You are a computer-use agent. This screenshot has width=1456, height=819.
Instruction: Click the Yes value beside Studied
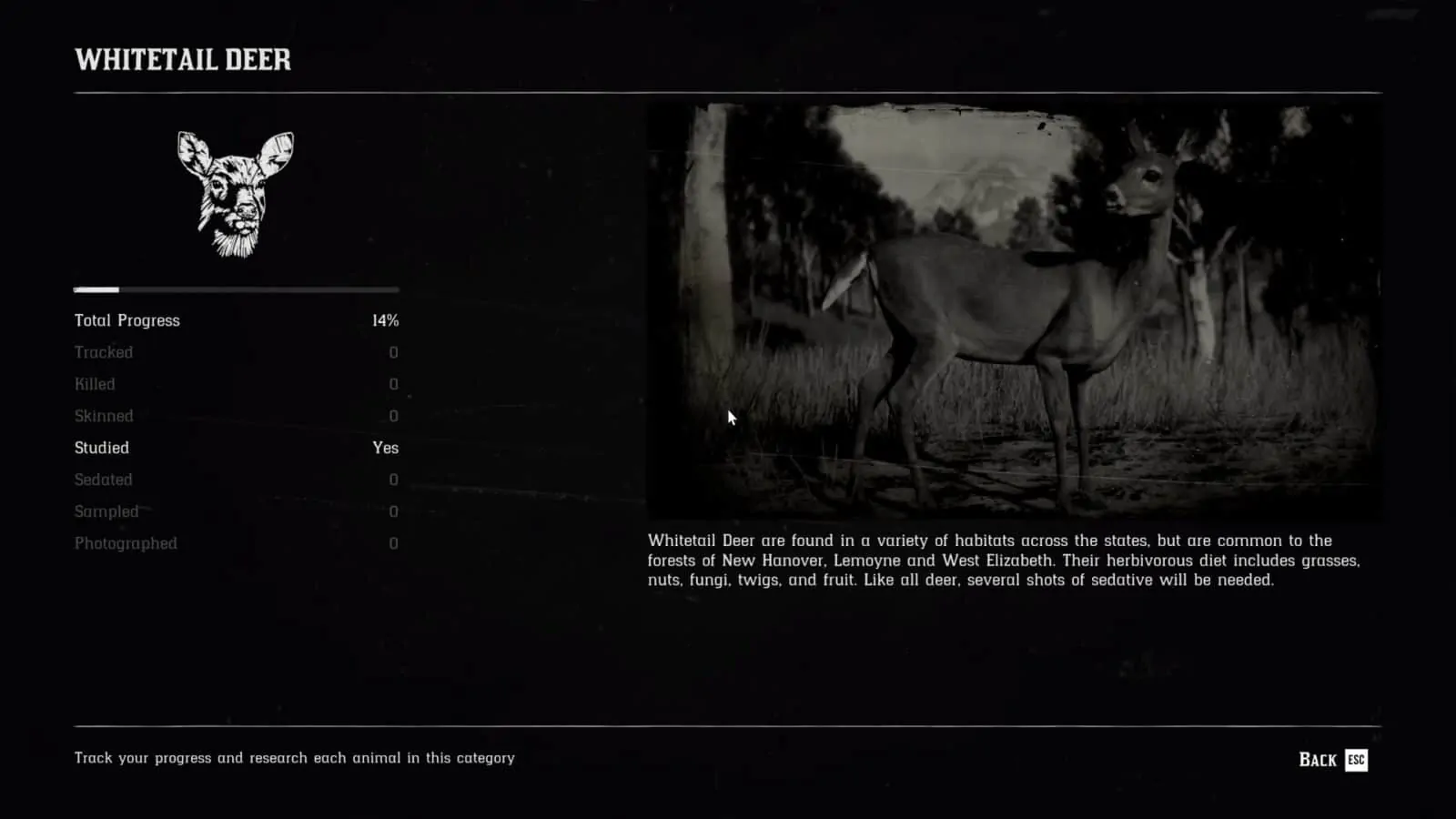pos(385,448)
